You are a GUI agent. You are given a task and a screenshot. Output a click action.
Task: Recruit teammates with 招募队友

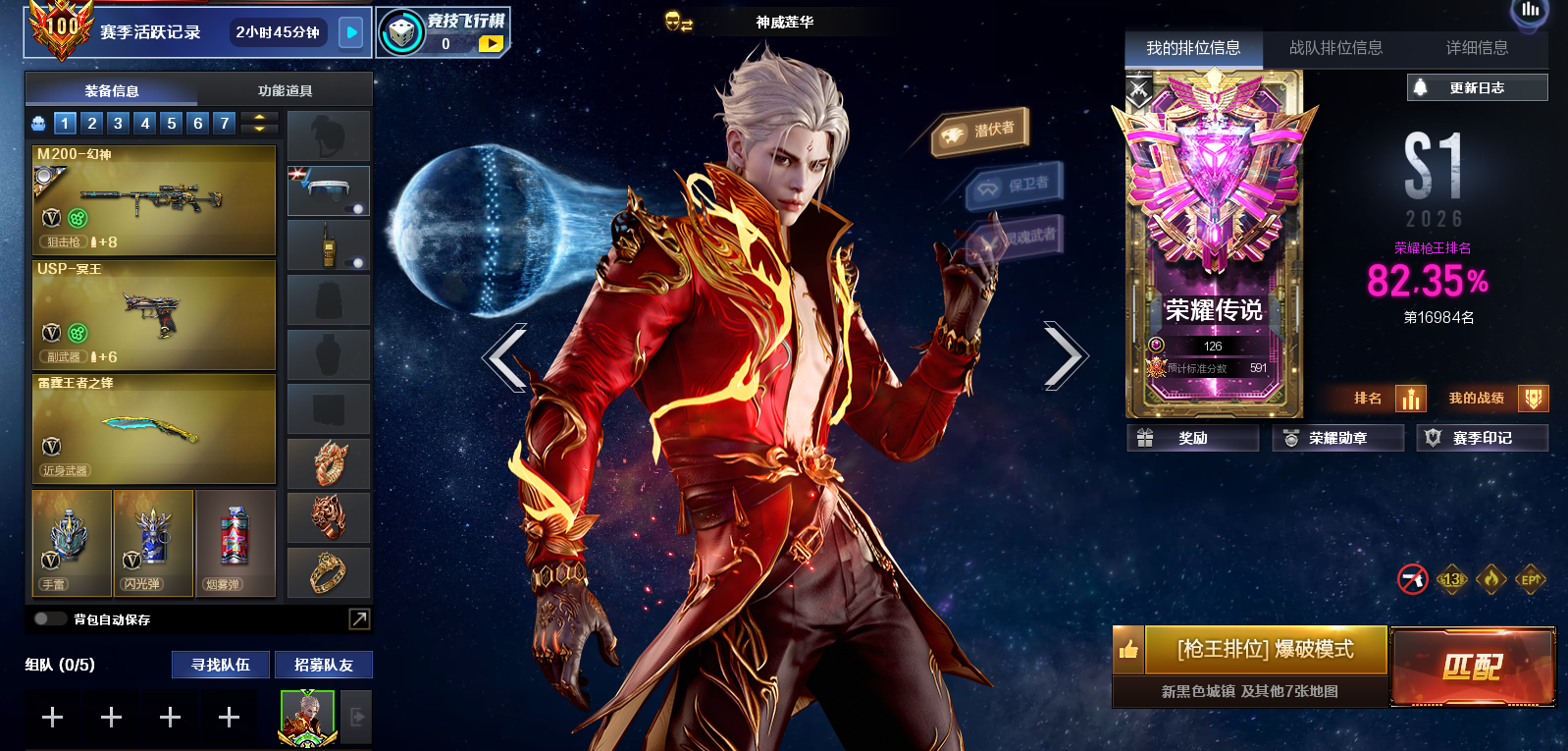323,665
